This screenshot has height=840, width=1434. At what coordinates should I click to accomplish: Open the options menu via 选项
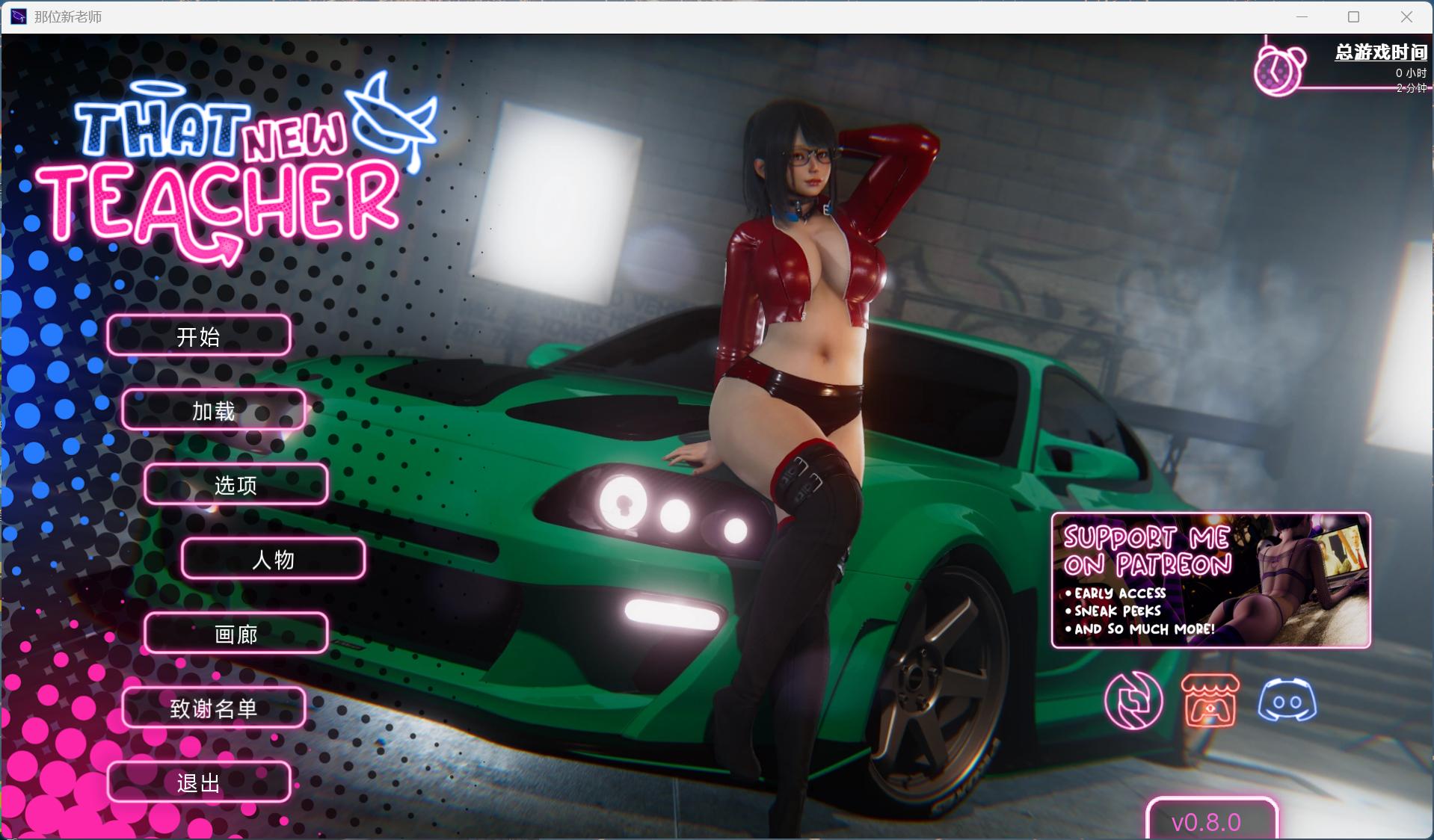[x=236, y=485]
